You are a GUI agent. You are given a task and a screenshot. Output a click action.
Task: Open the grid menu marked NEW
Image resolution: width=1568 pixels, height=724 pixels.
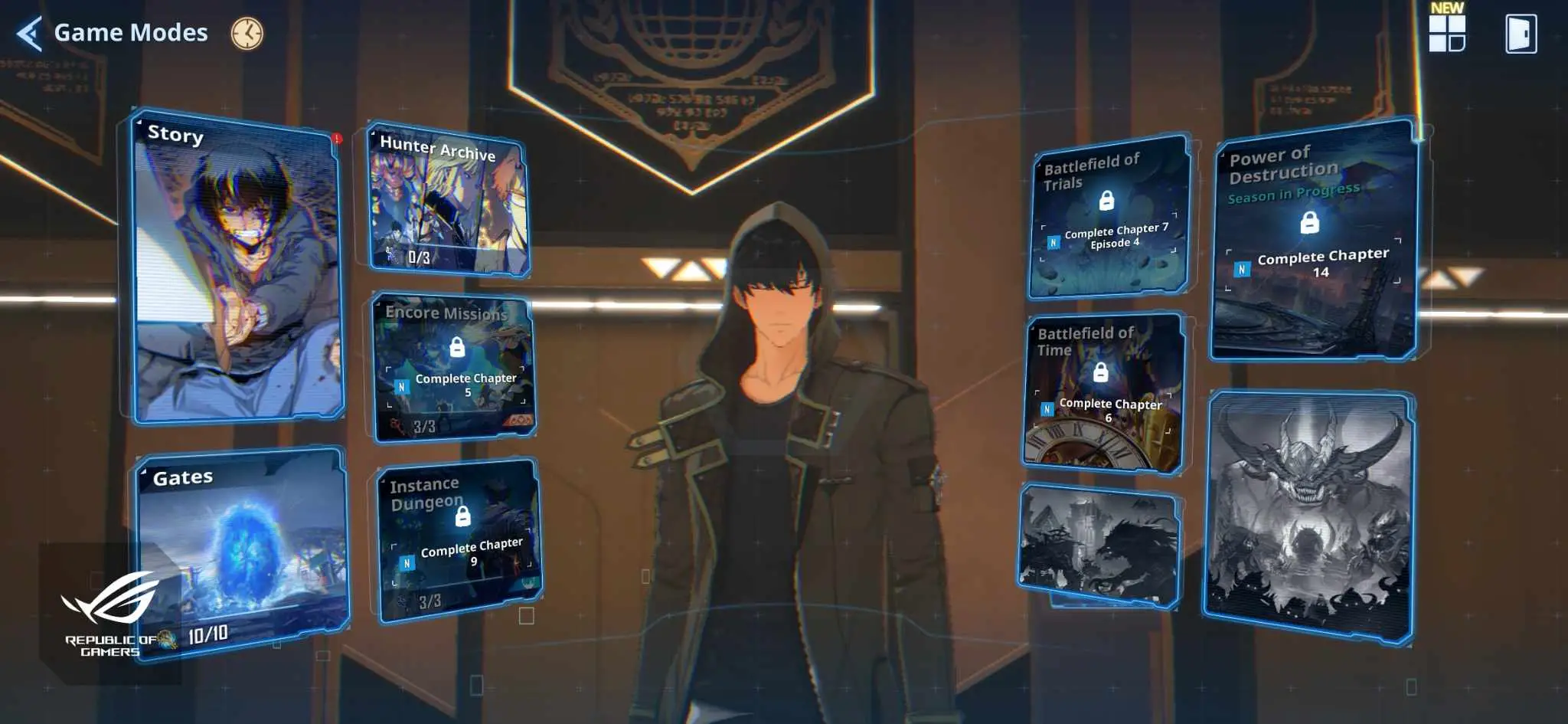[1446, 34]
